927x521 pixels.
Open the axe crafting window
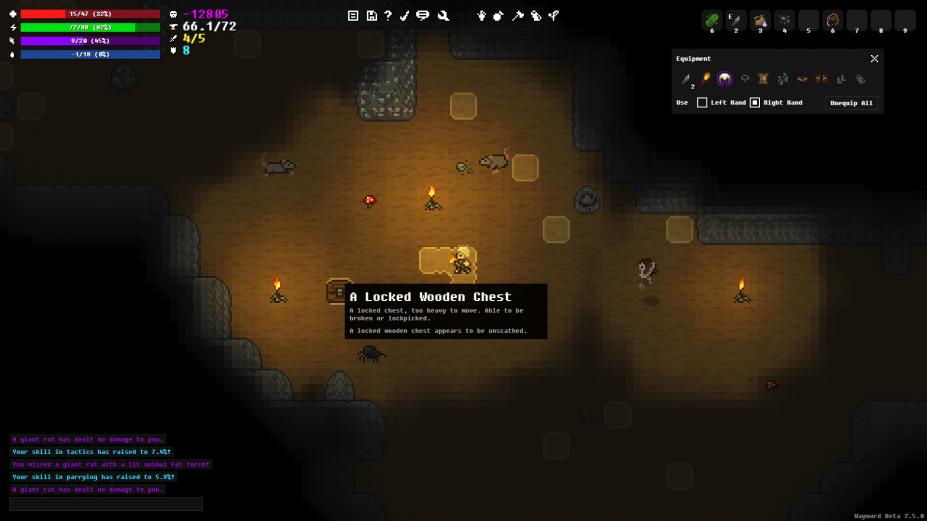(x=518, y=16)
